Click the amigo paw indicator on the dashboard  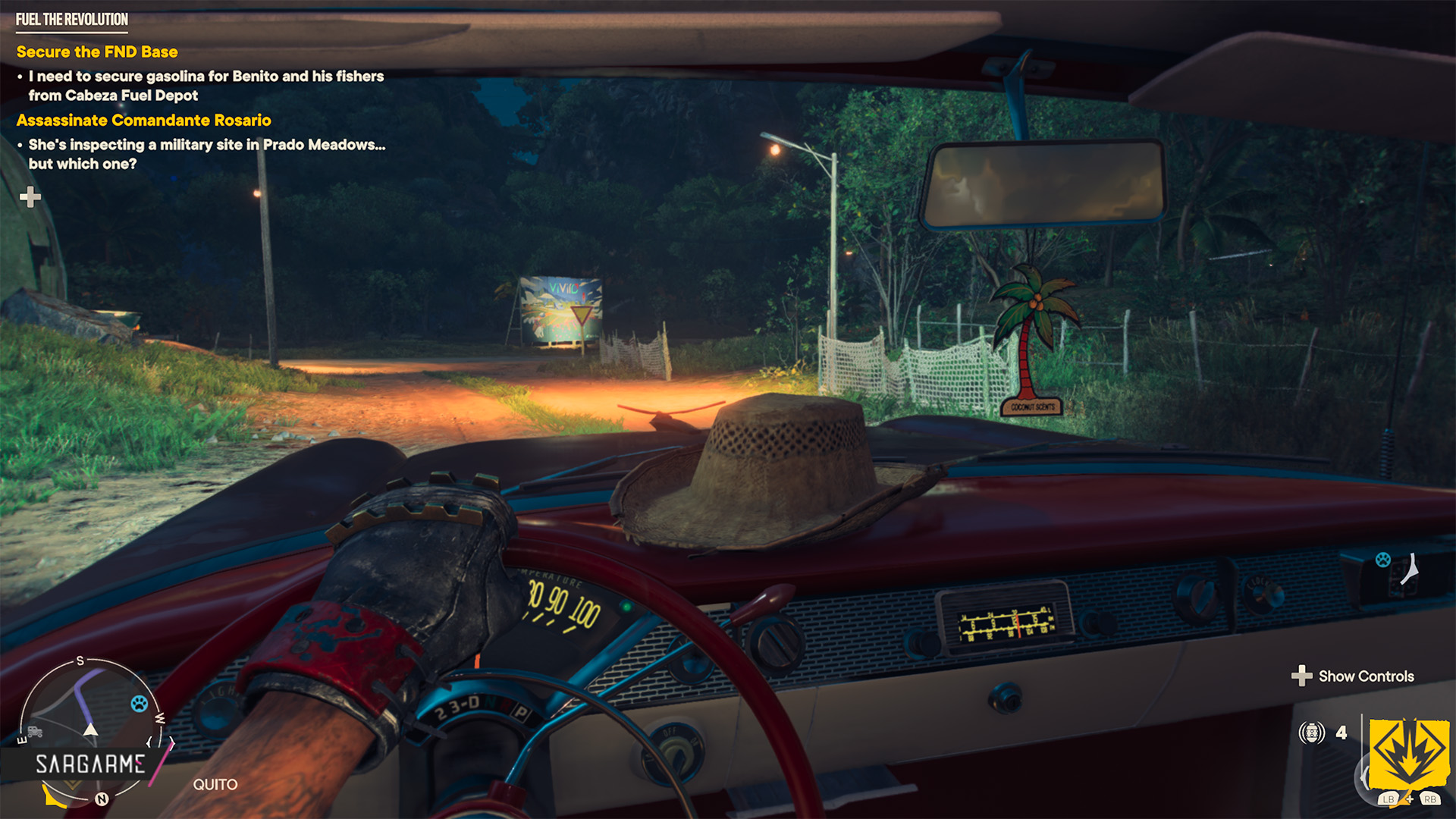pos(1383,560)
